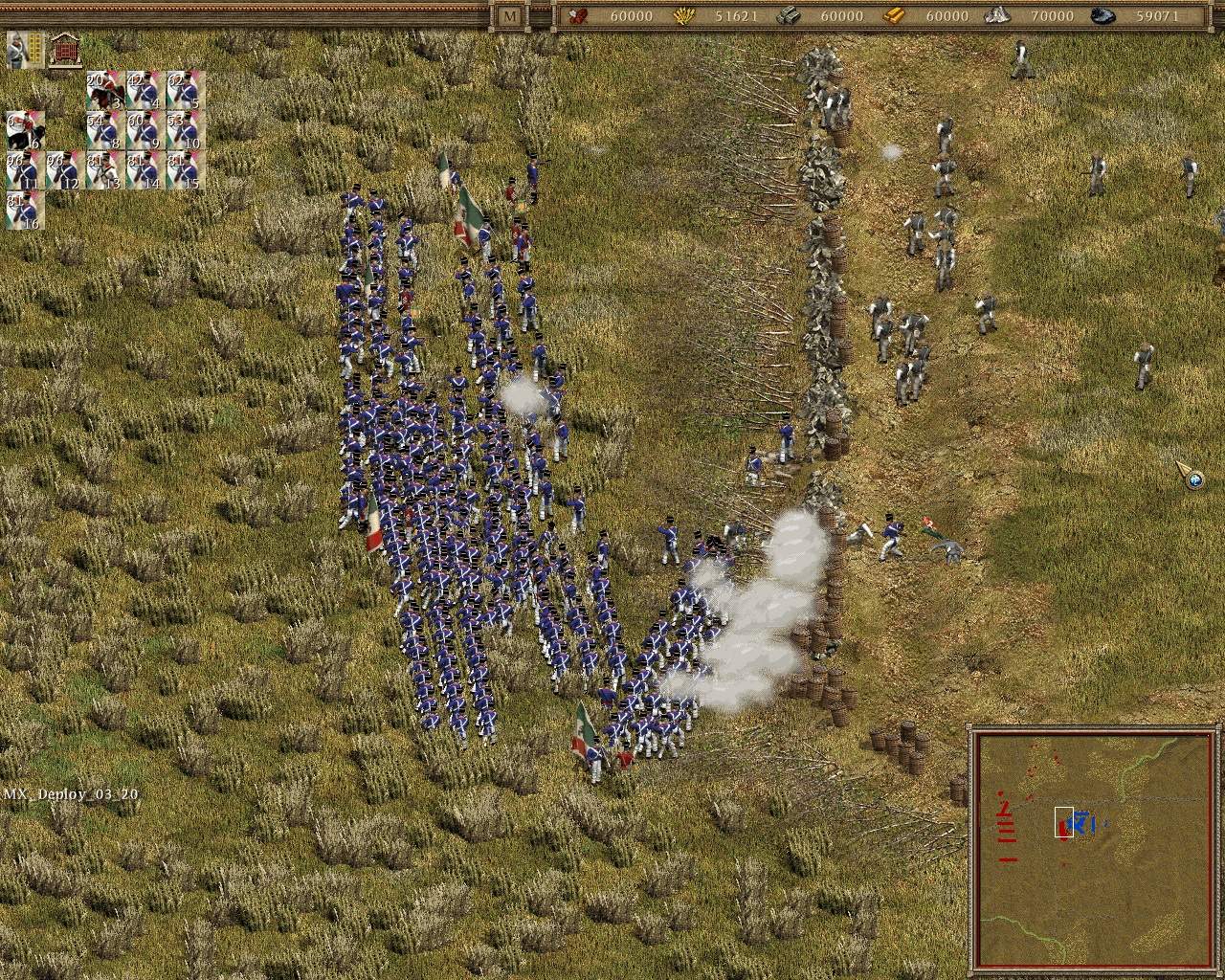This screenshot has height=980, width=1225.
Task: Select squad 10 in the group panel
Action: (x=187, y=129)
